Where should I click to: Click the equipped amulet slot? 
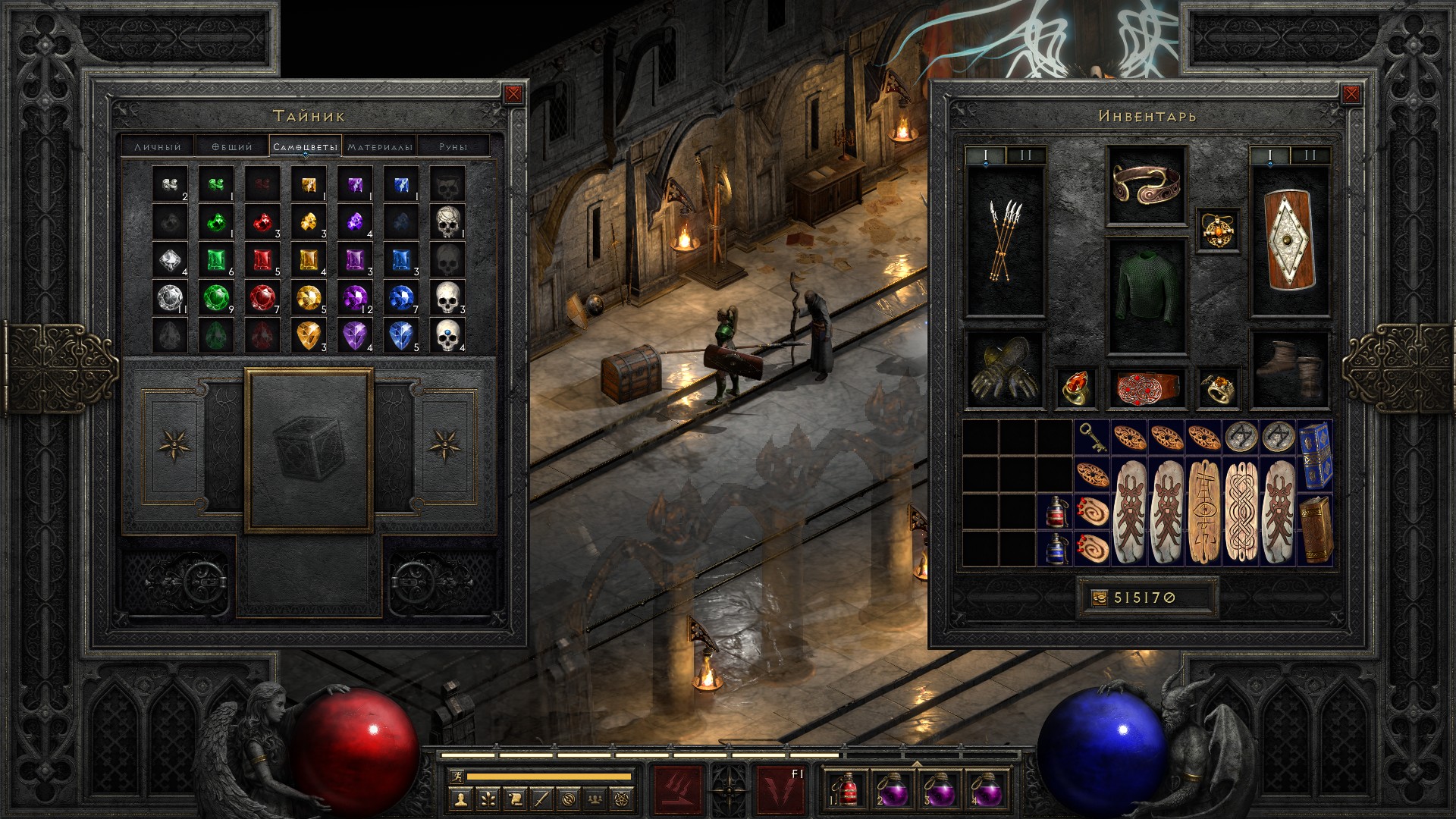(x=1219, y=229)
